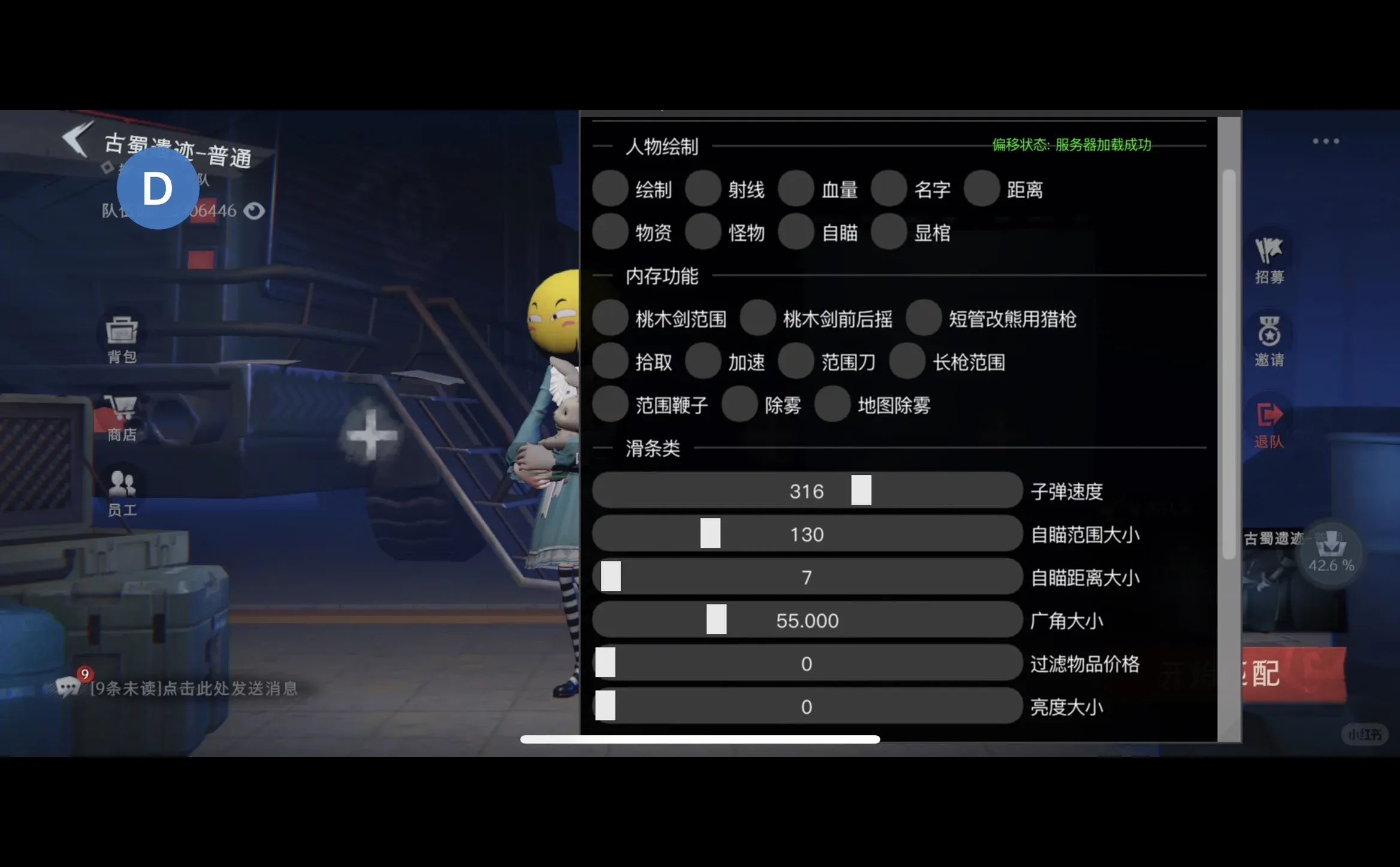Screen dimensions: 1400x867
Task: Toggle 短管改熊用猎枪 option on
Action: click(923, 319)
